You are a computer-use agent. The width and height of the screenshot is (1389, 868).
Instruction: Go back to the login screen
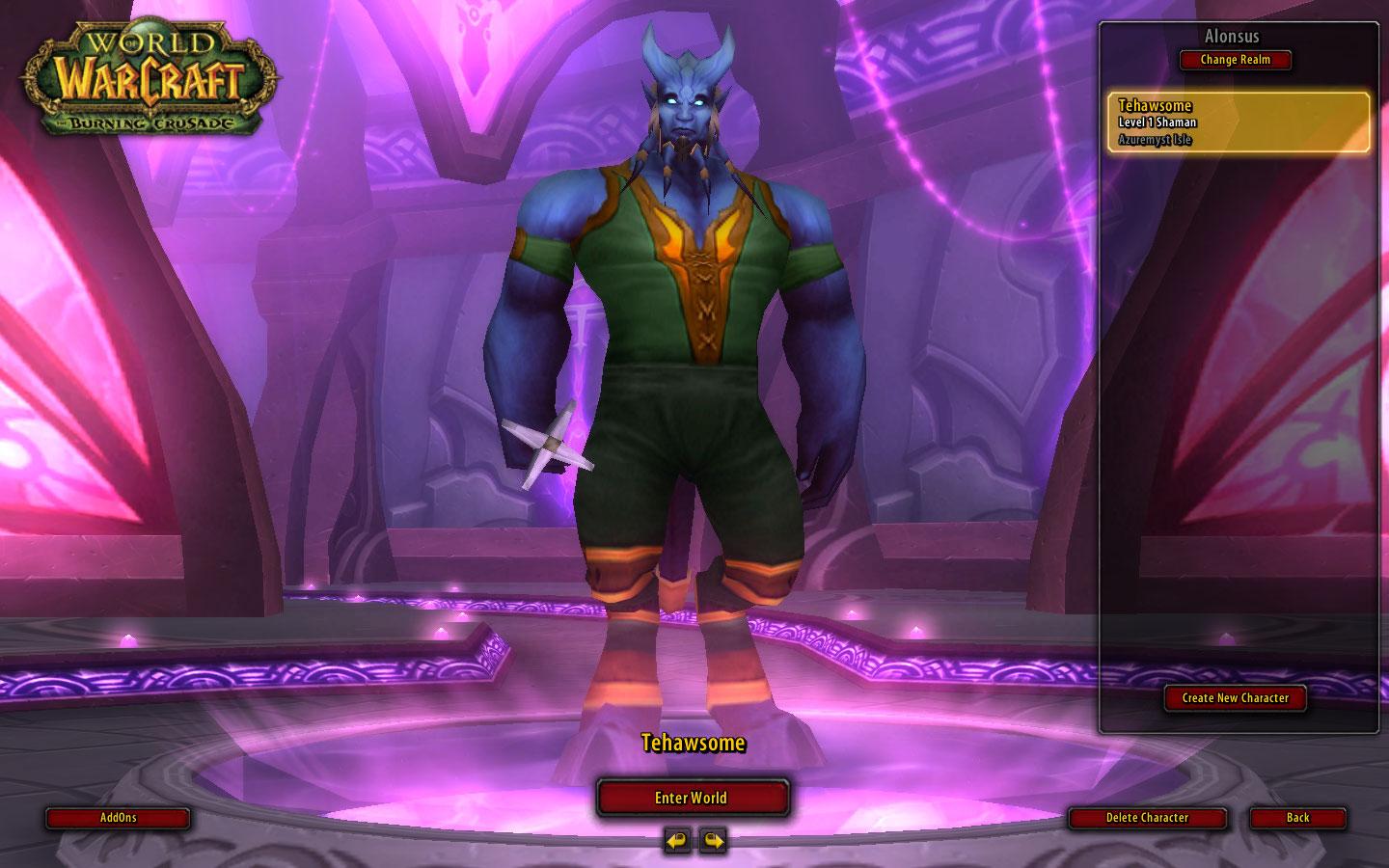[1297, 818]
